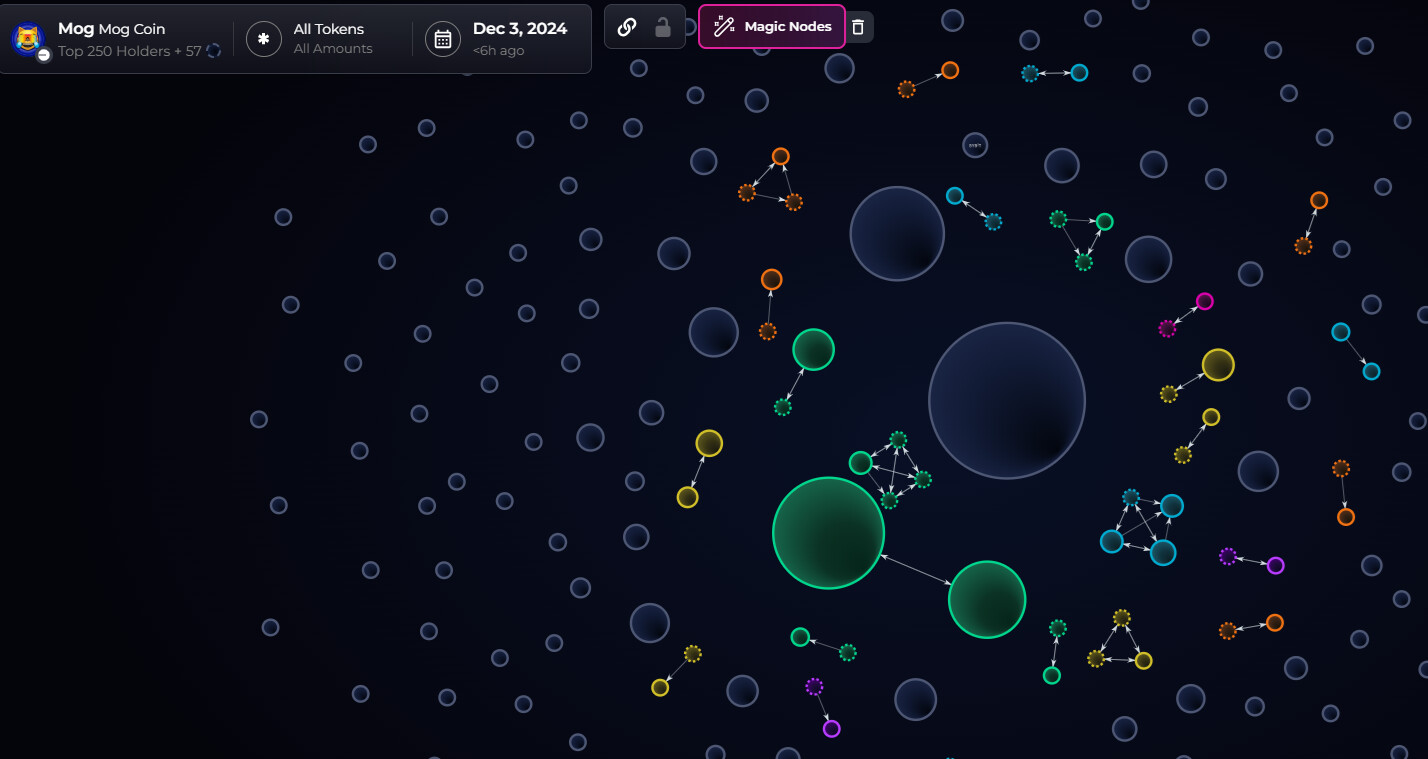This screenshot has height=759, width=1428.
Task: Click the chain link icon button
Action: click(x=627, y=27)
